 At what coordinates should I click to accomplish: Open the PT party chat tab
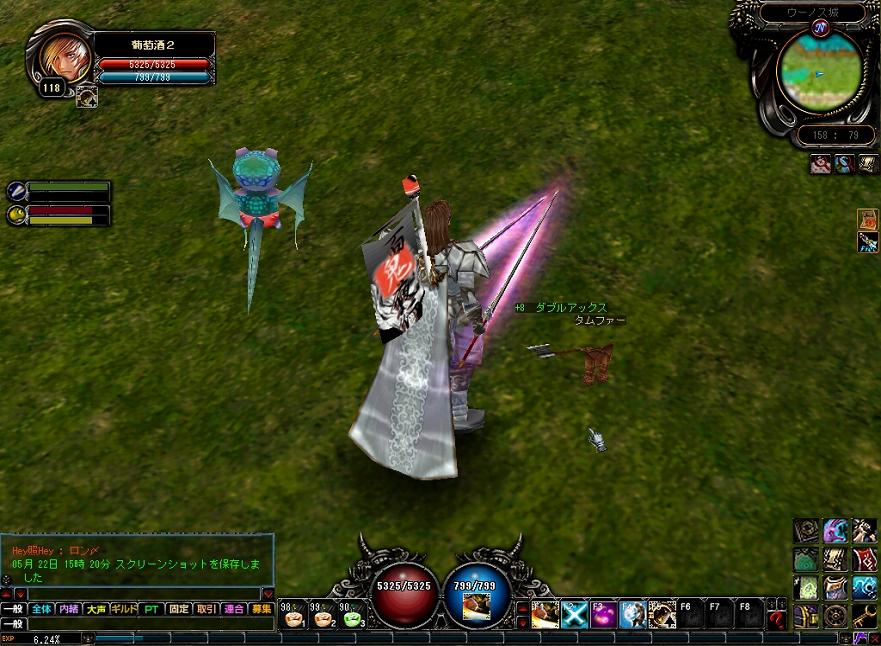pyautogui.click(x=151, y=608)
